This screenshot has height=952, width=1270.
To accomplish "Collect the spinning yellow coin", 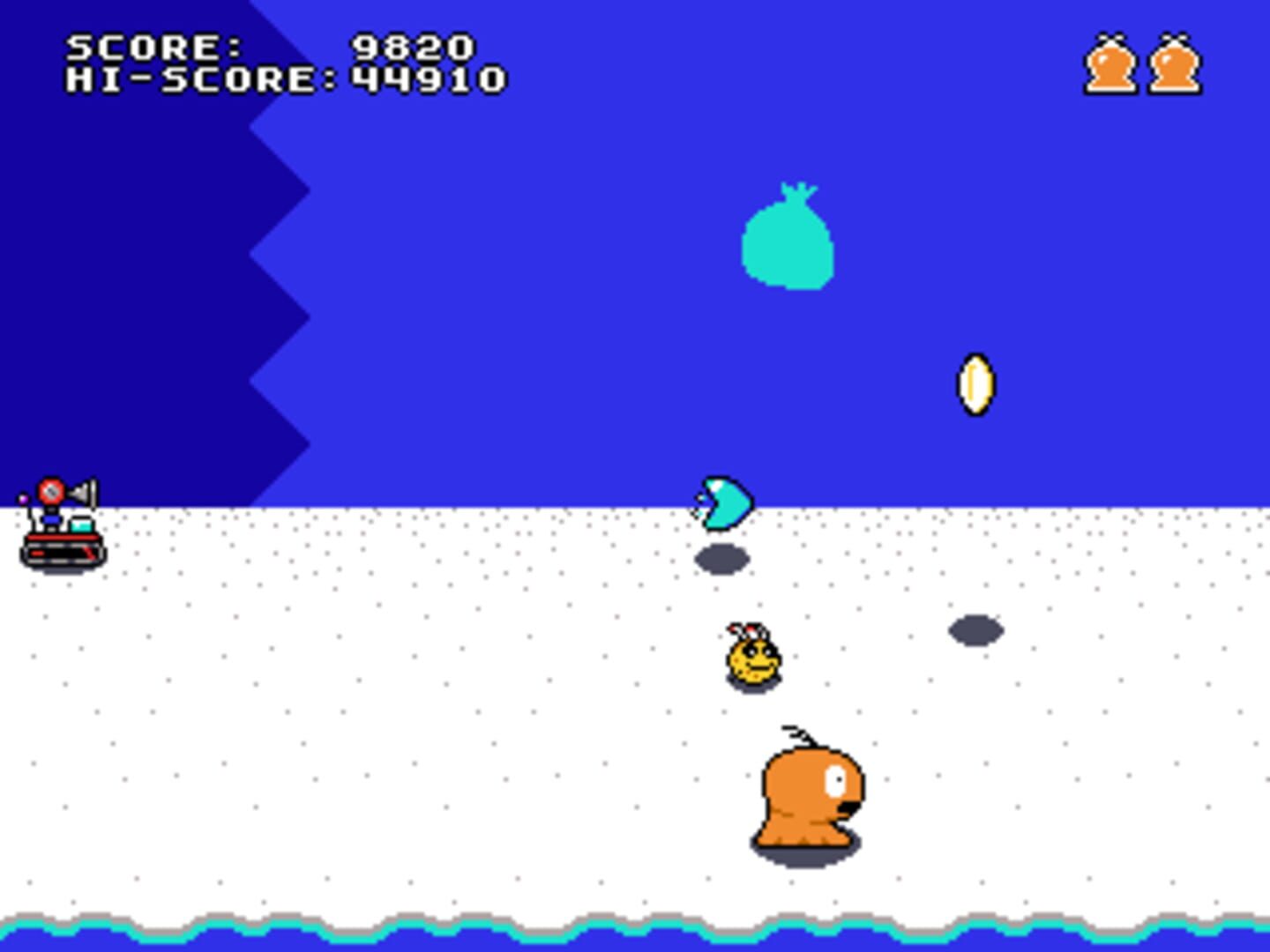I will [x=975, y=385].
